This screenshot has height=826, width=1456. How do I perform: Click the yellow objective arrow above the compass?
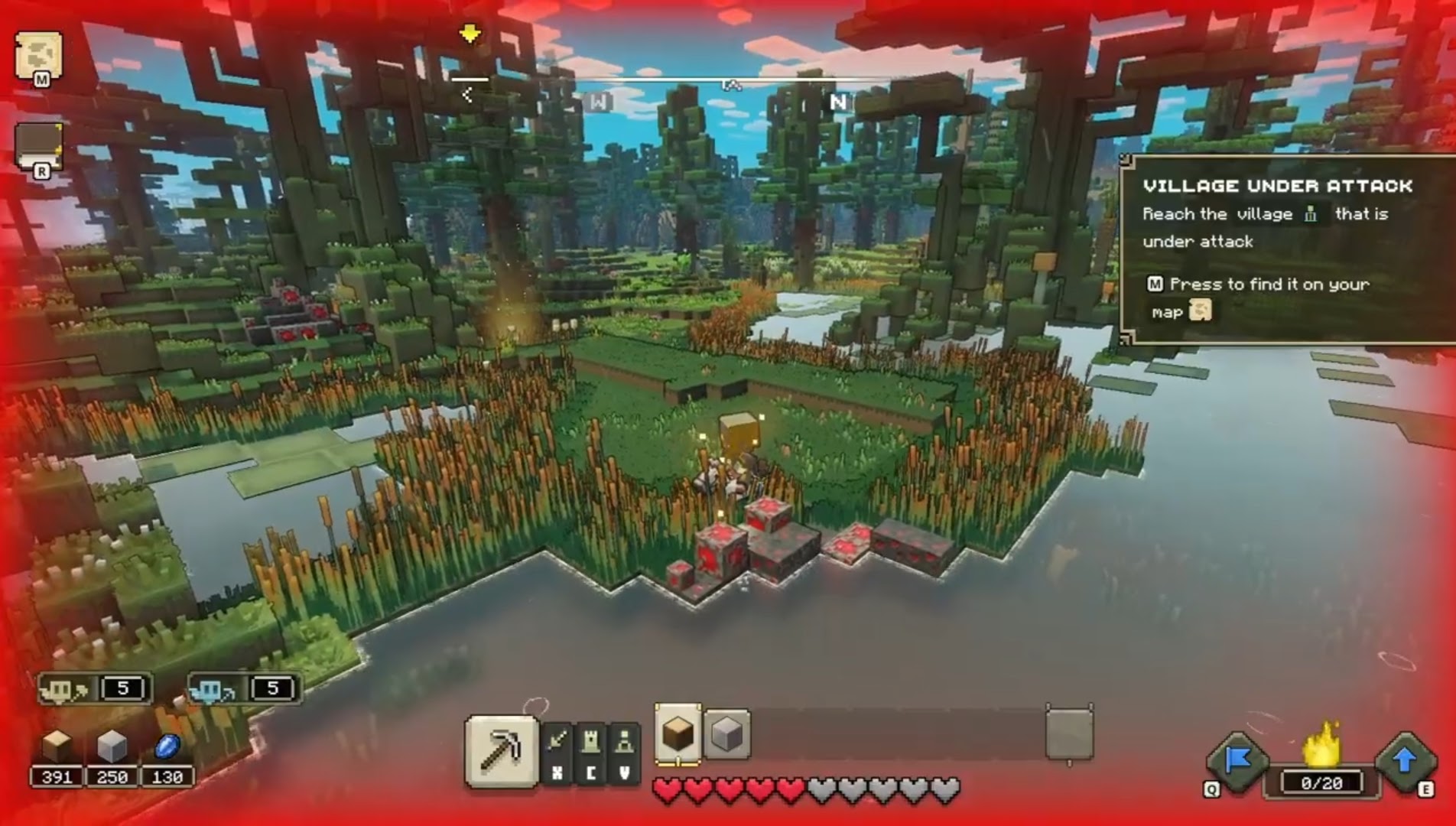click(470, 34)
